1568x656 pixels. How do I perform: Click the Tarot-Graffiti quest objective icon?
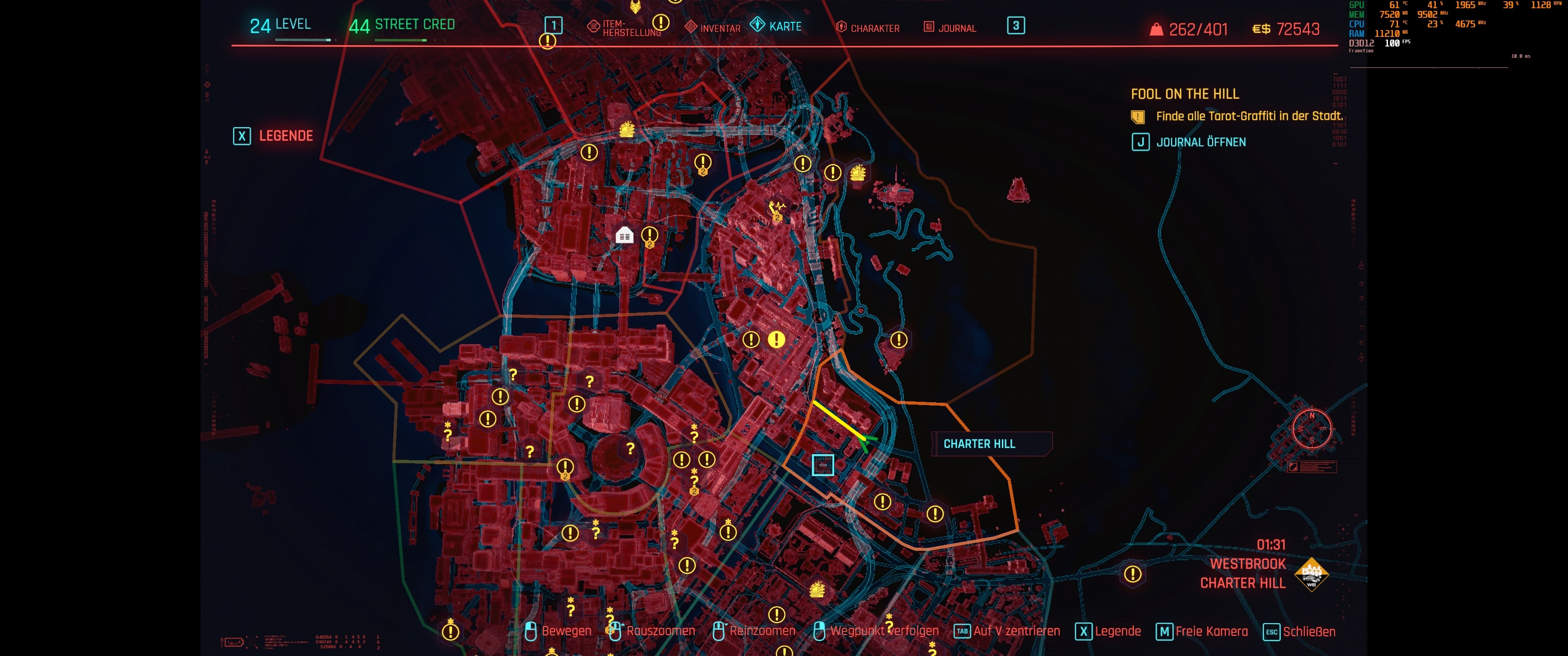[1137, 116]
